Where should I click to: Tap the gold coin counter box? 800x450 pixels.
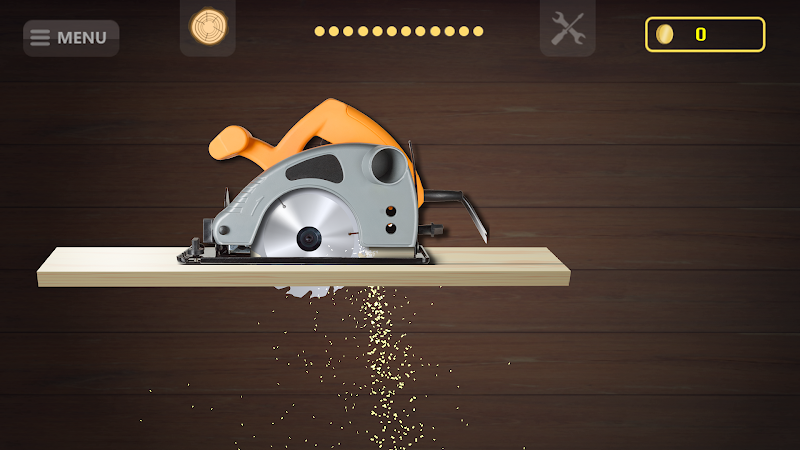click(705, 34)
